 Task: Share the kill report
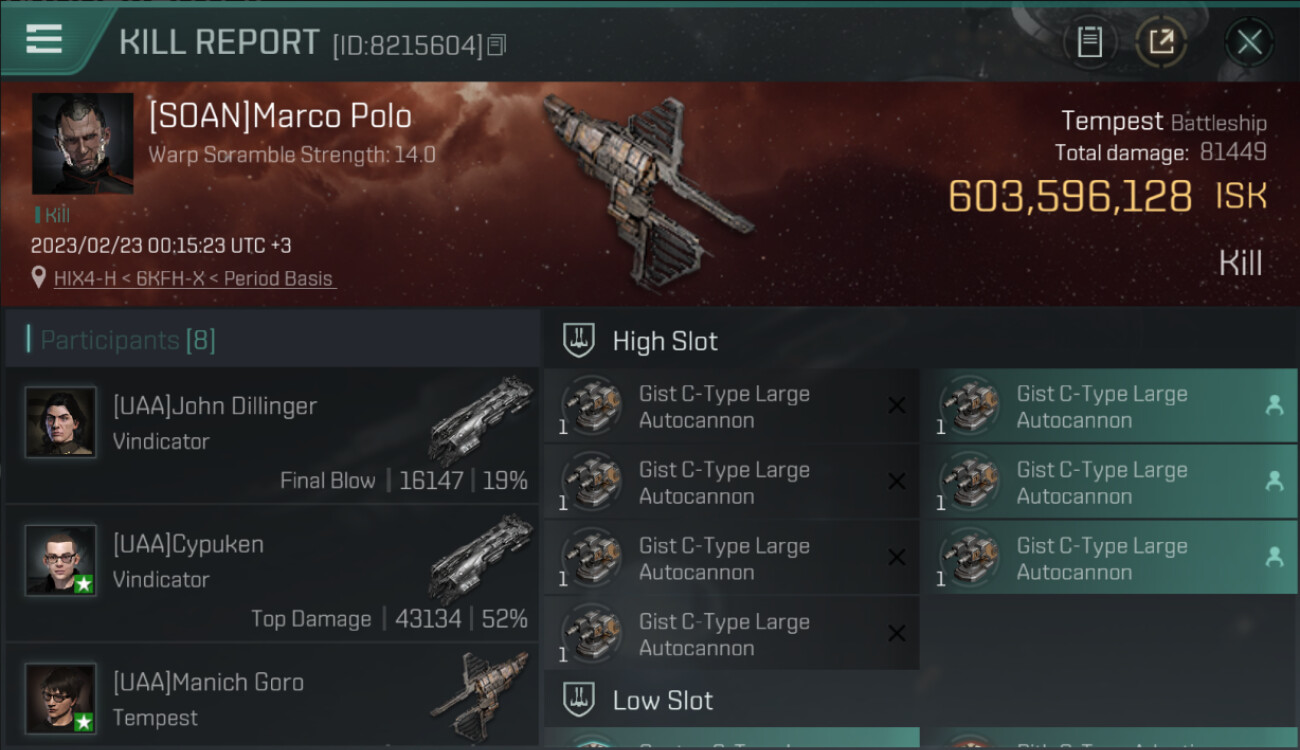(1161, 42)
